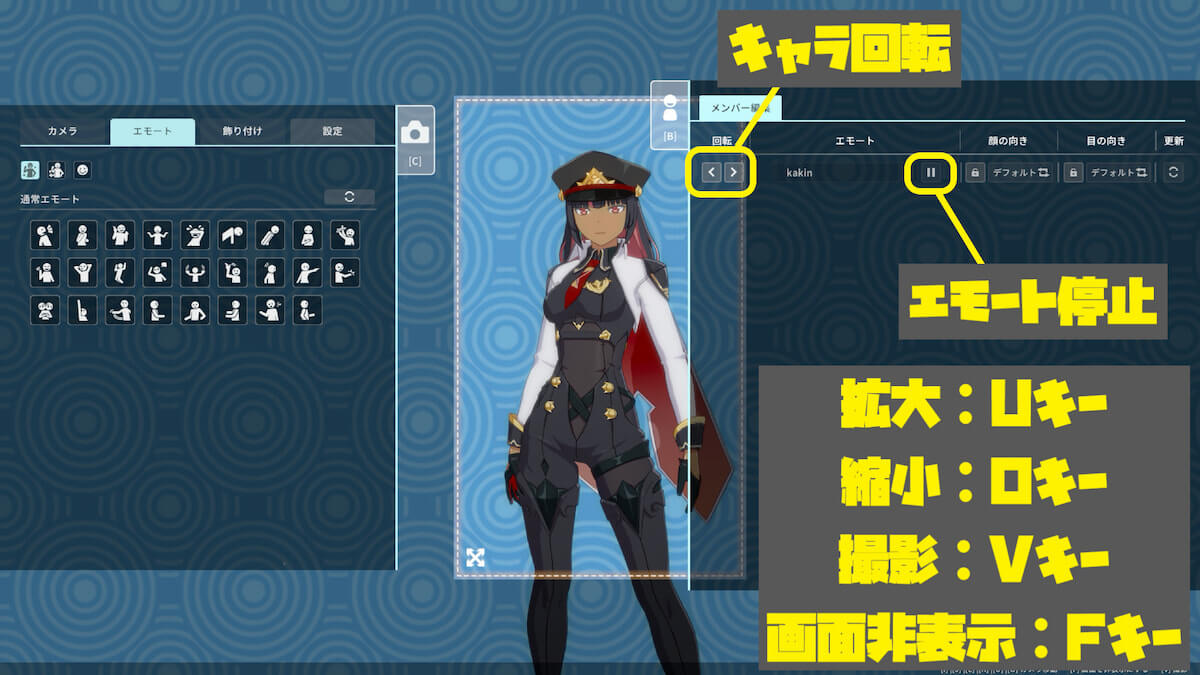Change eye direction デフォルト setting
This screenshot has height=675, width=1200.
(1118, 173)
